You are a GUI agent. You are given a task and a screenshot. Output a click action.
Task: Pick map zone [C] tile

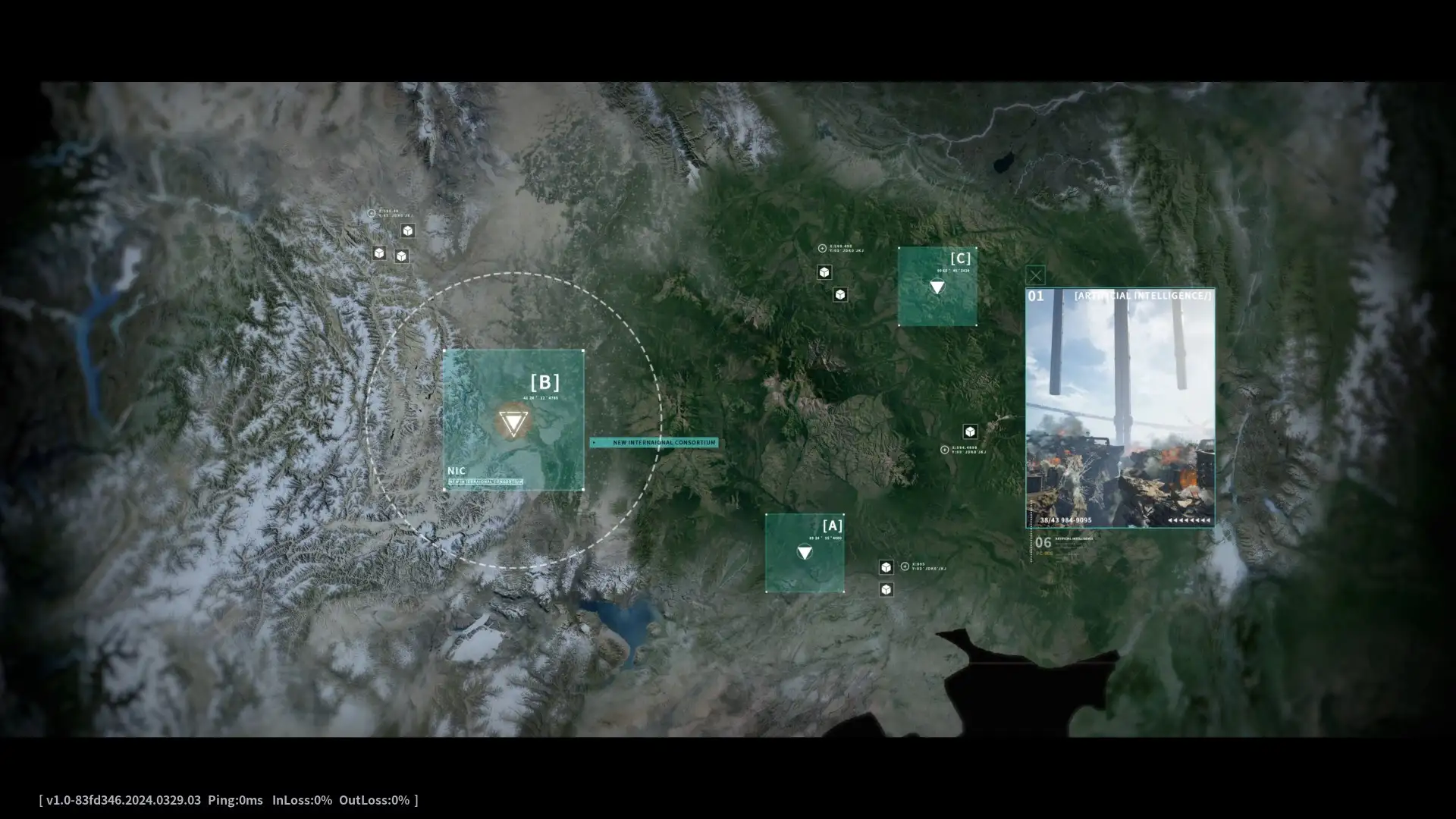point(937,287)
